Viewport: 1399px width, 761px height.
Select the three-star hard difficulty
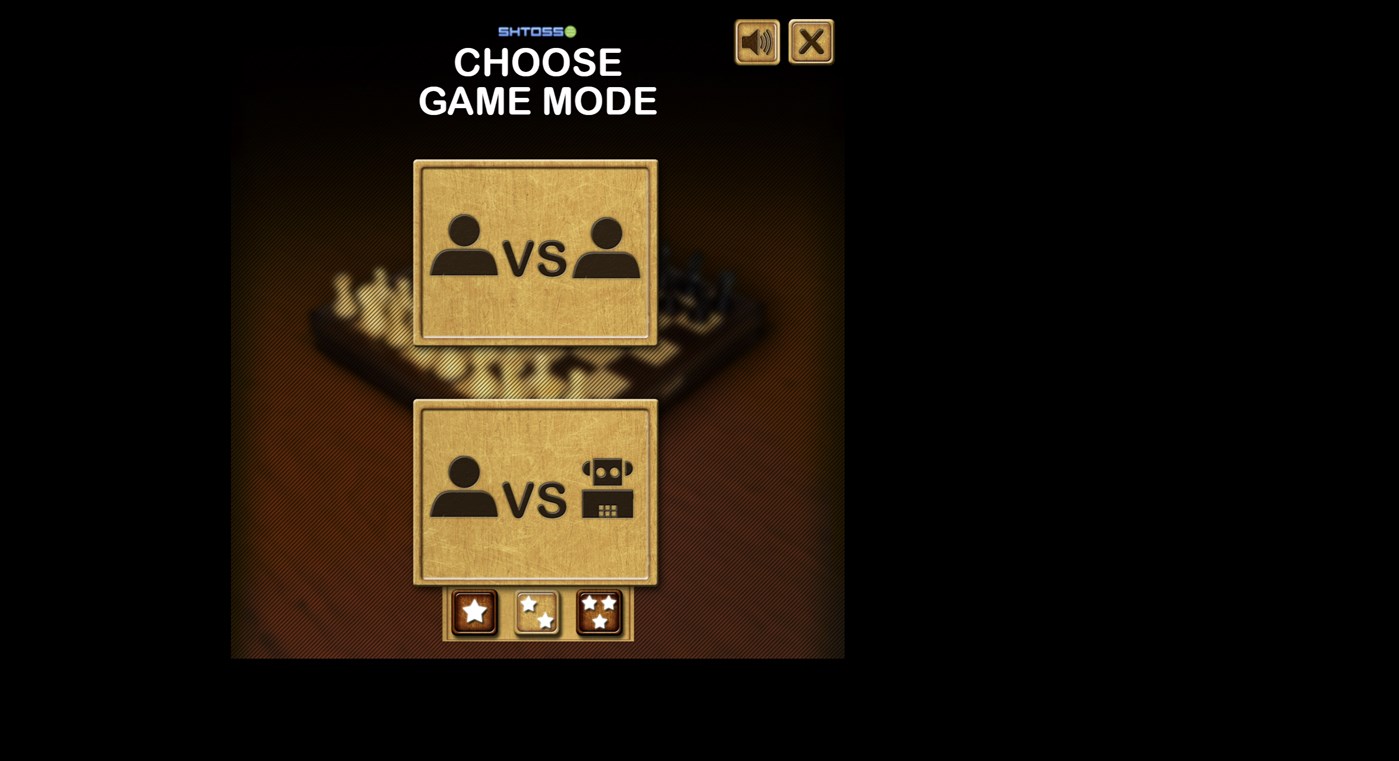(x=598, y=612)
